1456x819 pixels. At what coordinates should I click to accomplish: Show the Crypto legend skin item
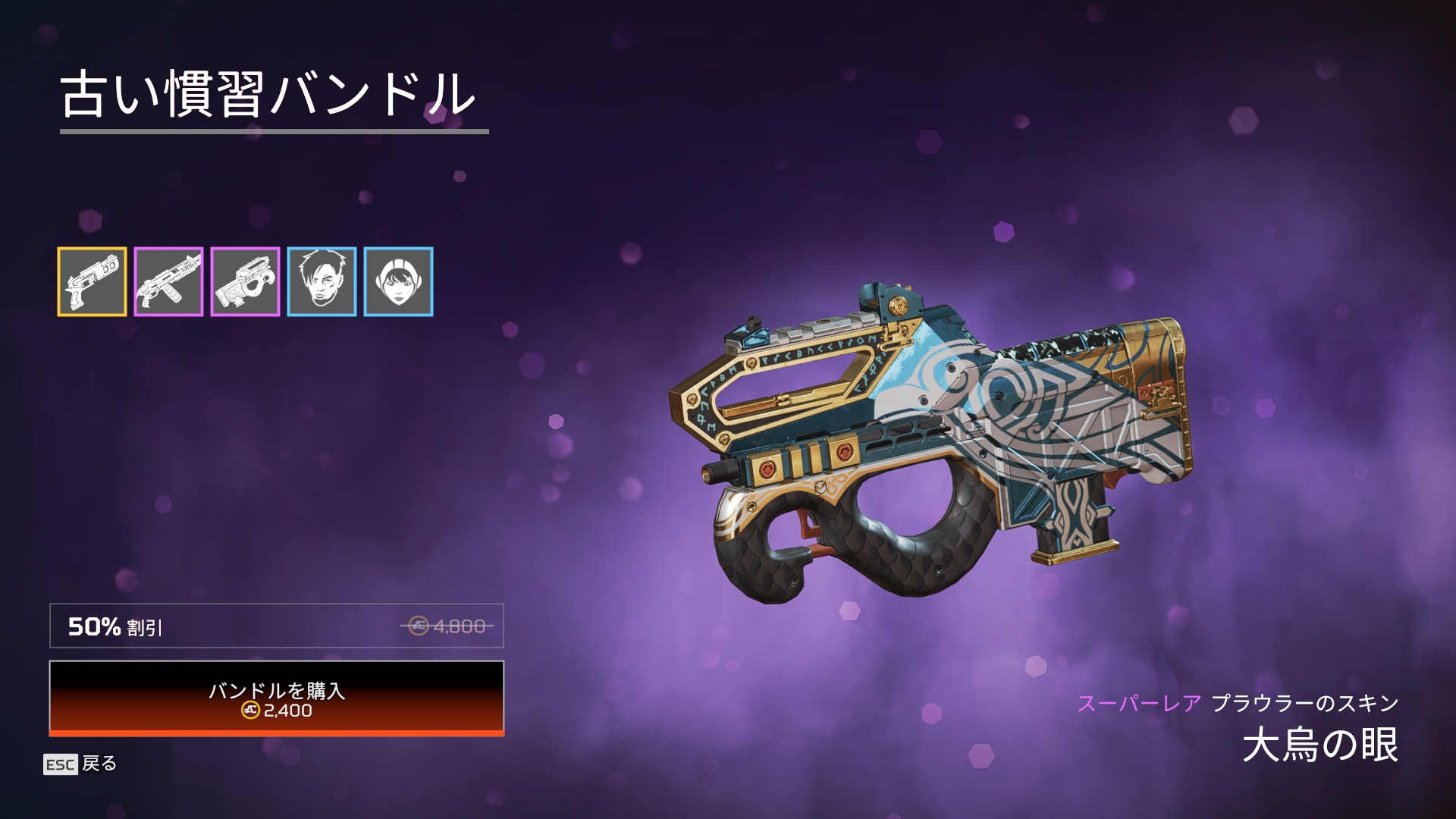pos(322,281)
